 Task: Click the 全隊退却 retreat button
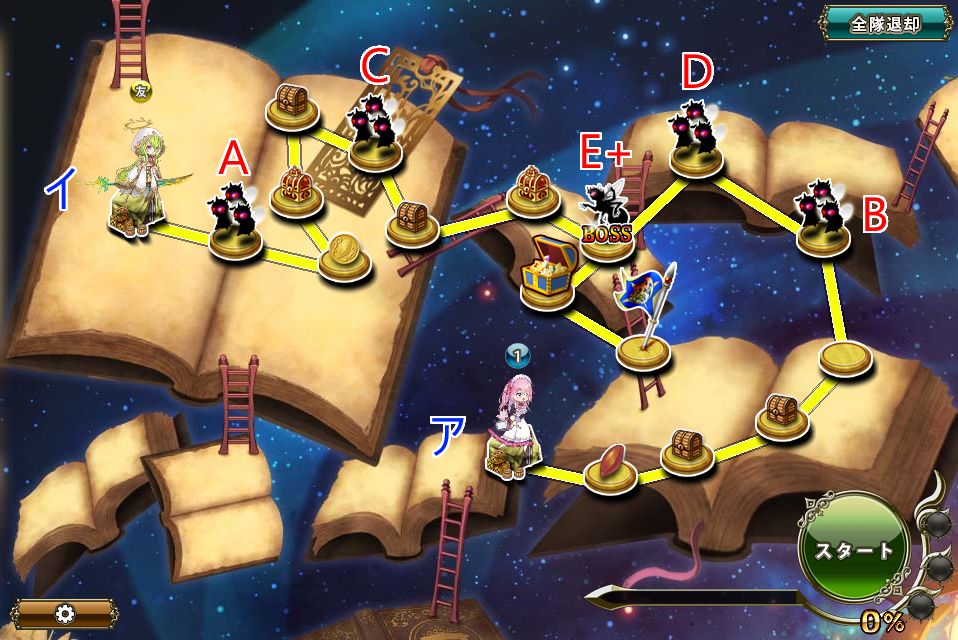[884, 24]
